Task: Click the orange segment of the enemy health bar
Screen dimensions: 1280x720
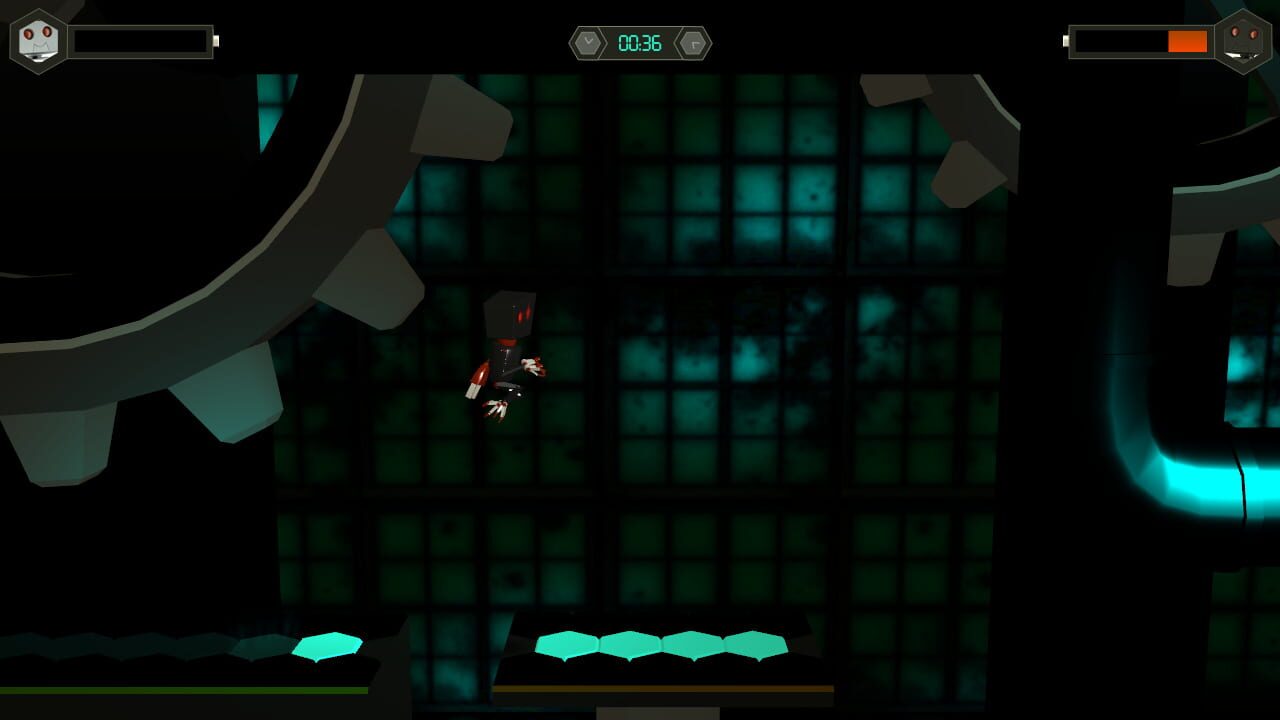Action: (1188, 42)
